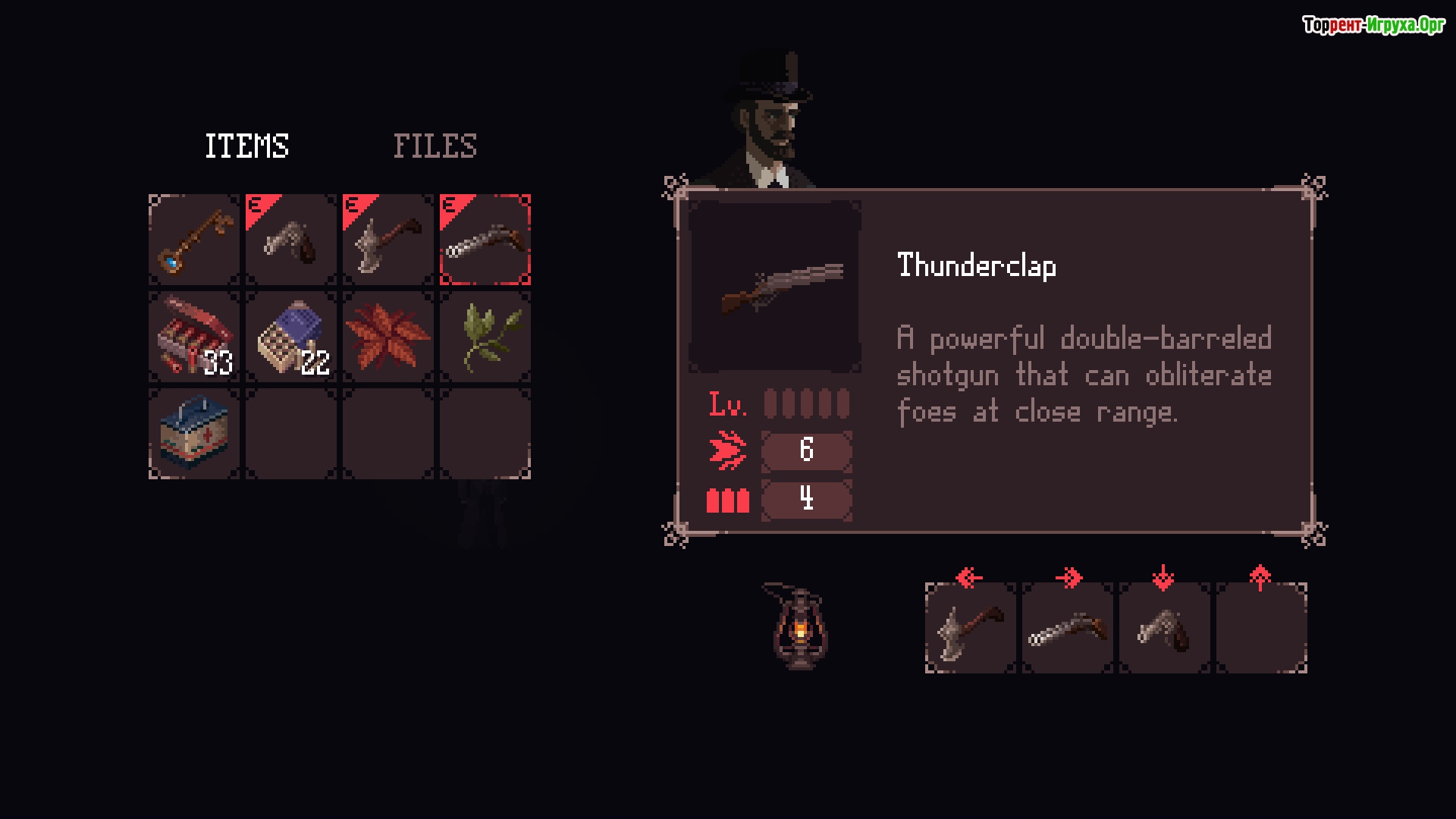Select the first aid kit item

[x=194, y=435]
